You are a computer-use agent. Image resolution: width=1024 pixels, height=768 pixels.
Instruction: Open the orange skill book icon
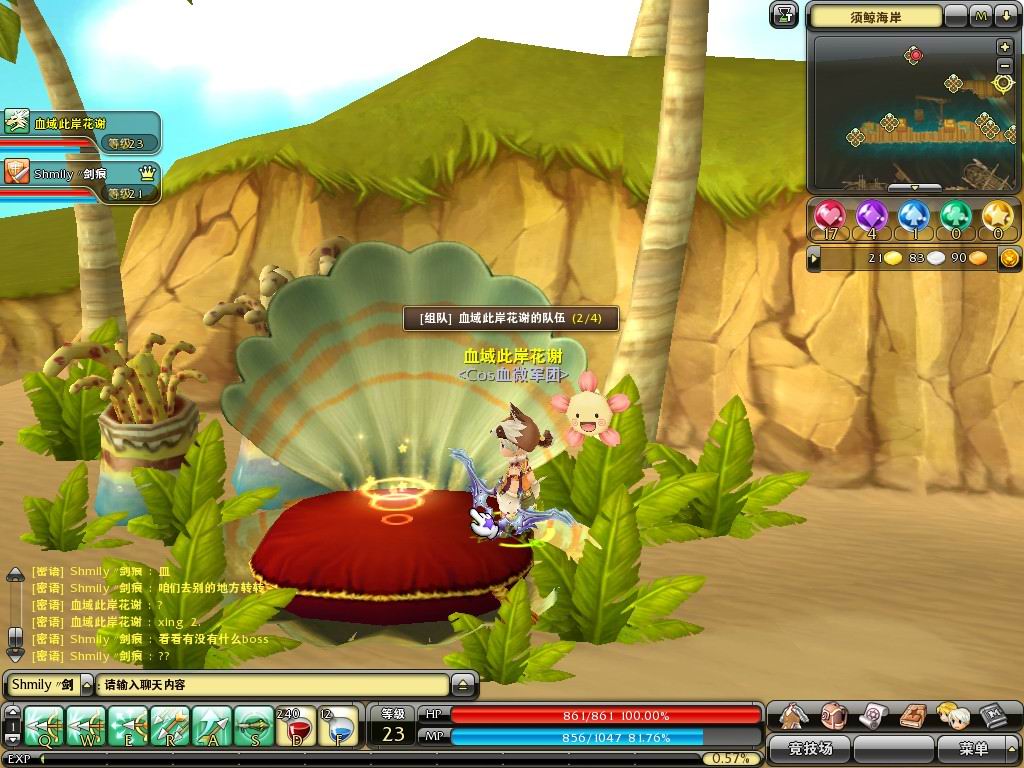click(x=912, y=716)
